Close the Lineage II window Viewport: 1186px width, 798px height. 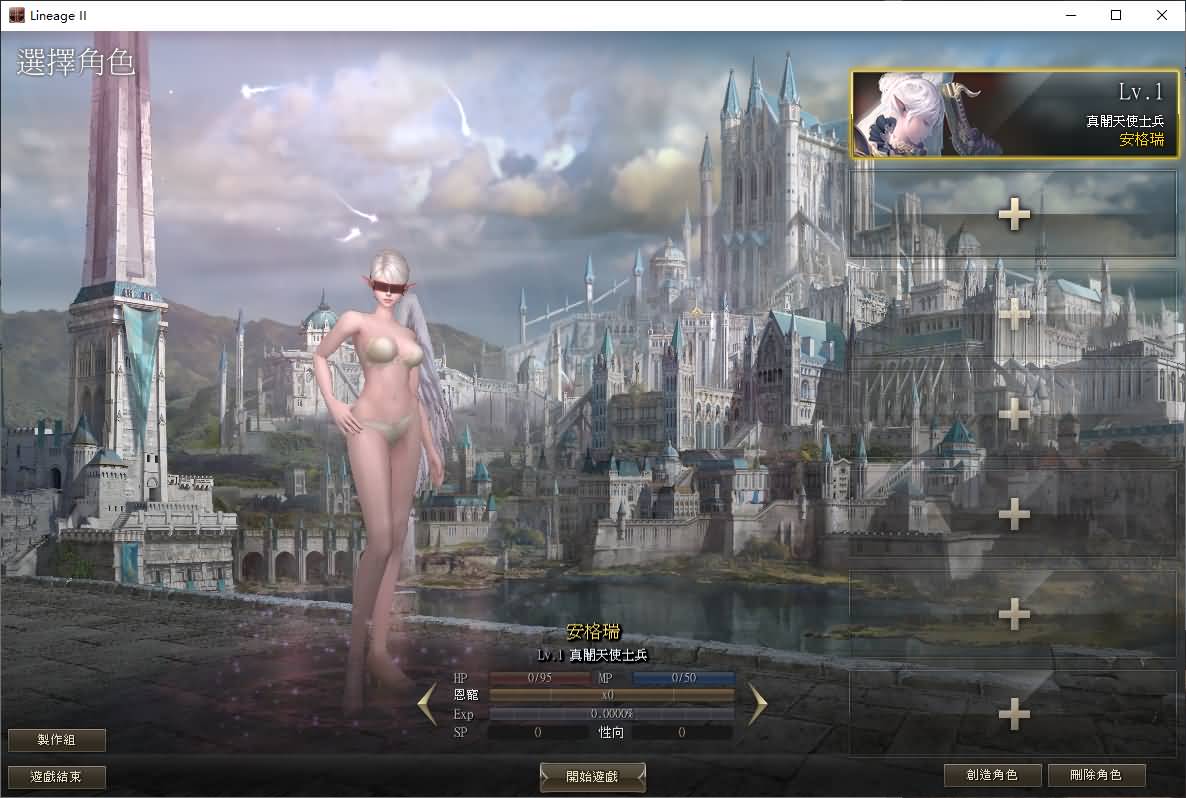click(1161, 15)
